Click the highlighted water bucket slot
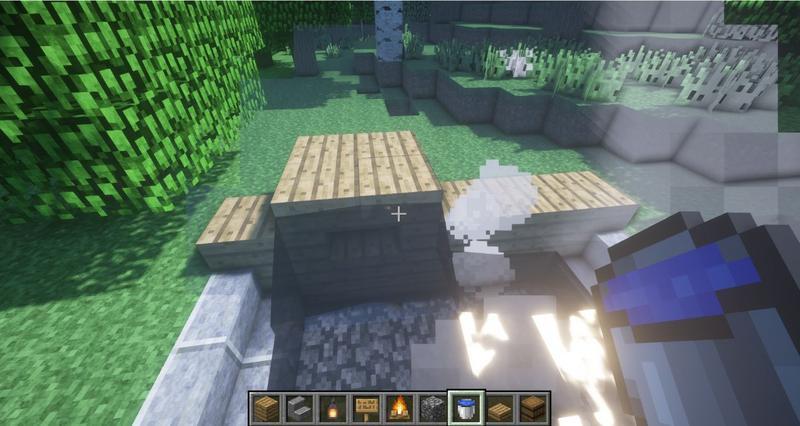This screenshot has width=800, height=426. point(467,408)
